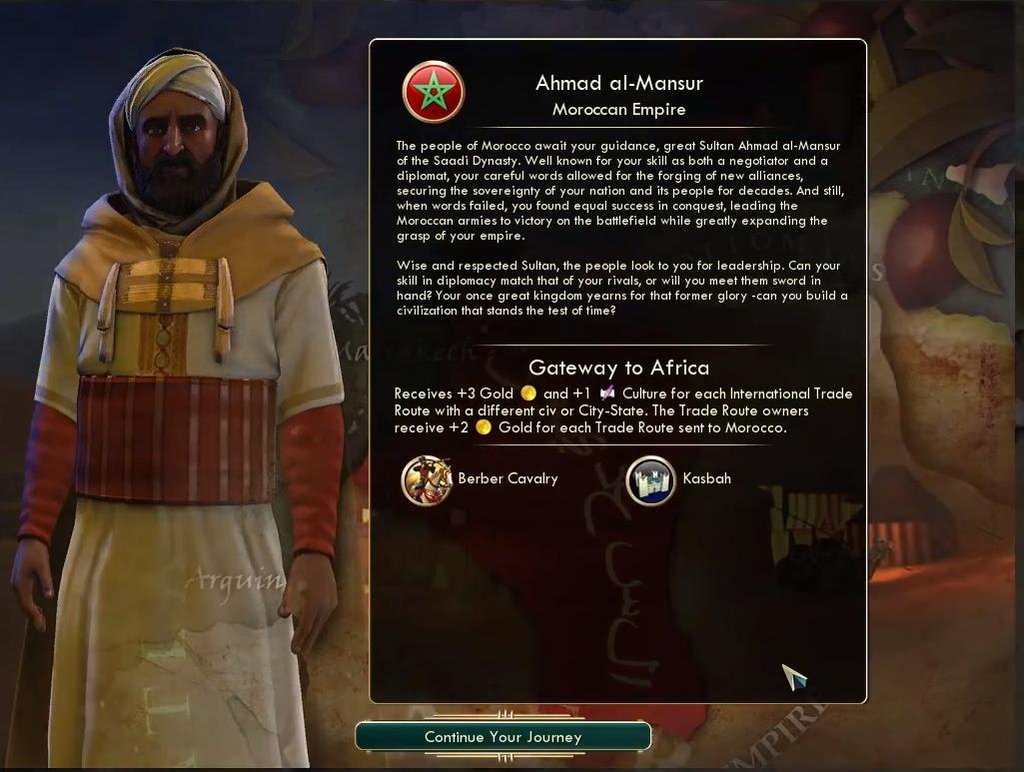Select the Berber Cavalry unit icon

click(426, 480)
